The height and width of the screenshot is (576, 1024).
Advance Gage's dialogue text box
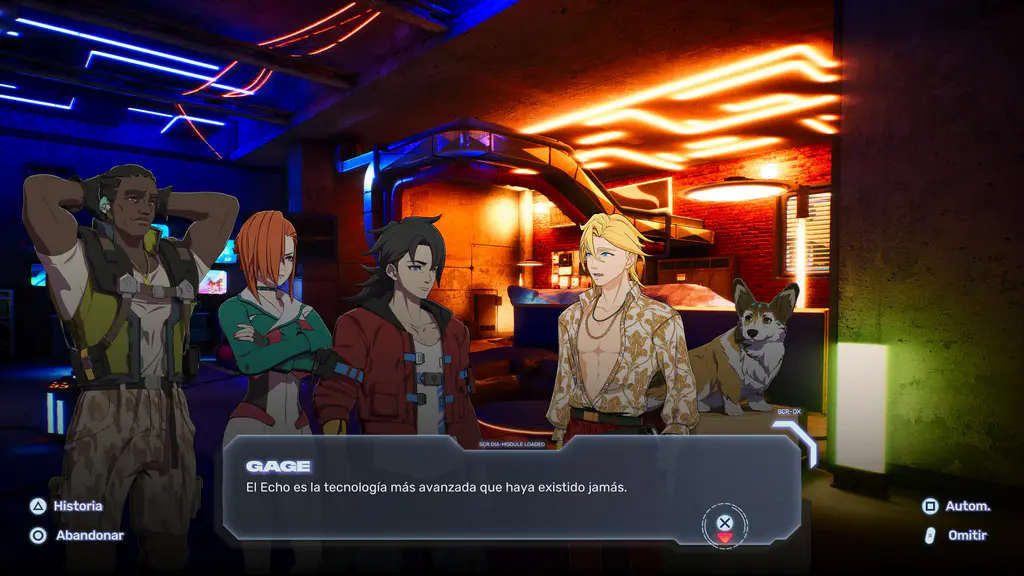(725, 523)
